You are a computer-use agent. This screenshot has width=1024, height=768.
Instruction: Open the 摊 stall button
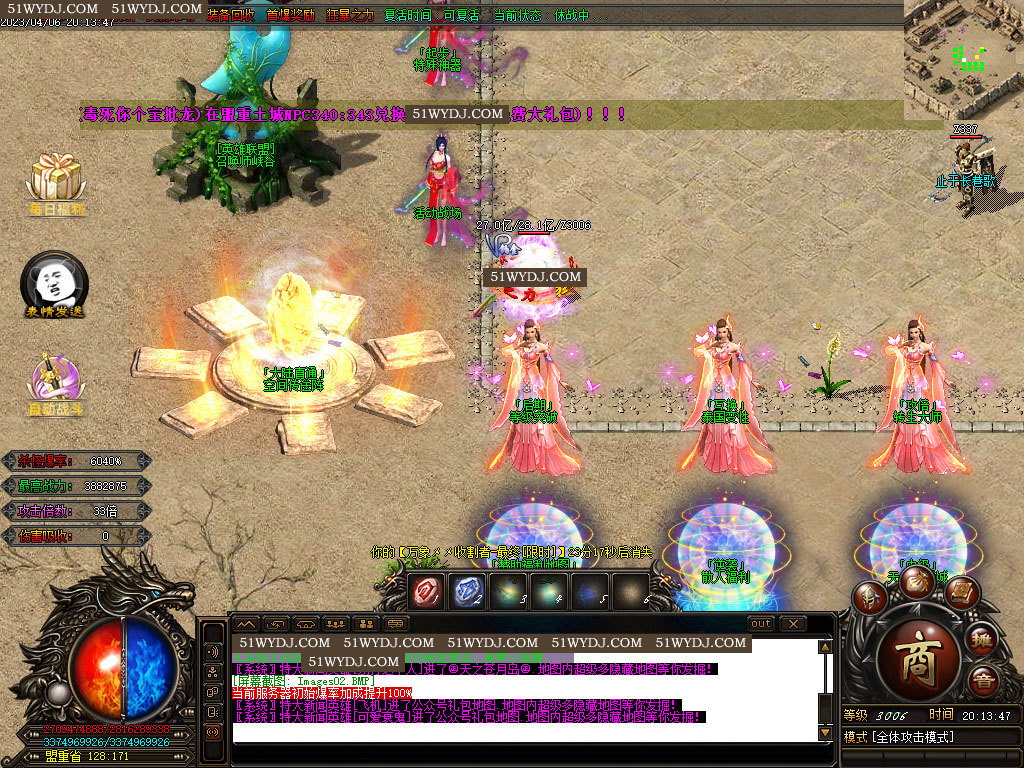click(x=983, y=641)
